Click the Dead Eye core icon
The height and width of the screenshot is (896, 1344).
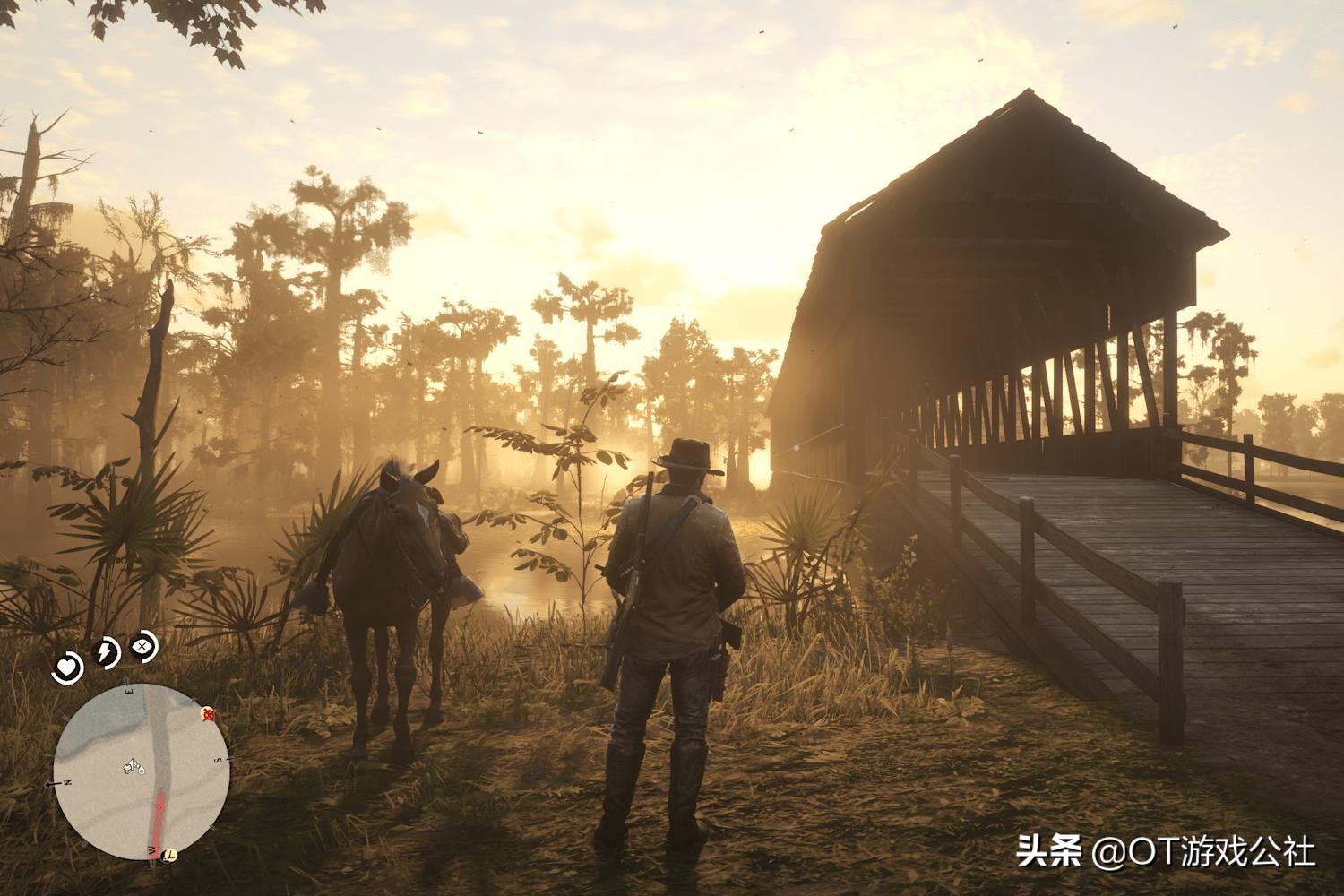coord(143,645)
